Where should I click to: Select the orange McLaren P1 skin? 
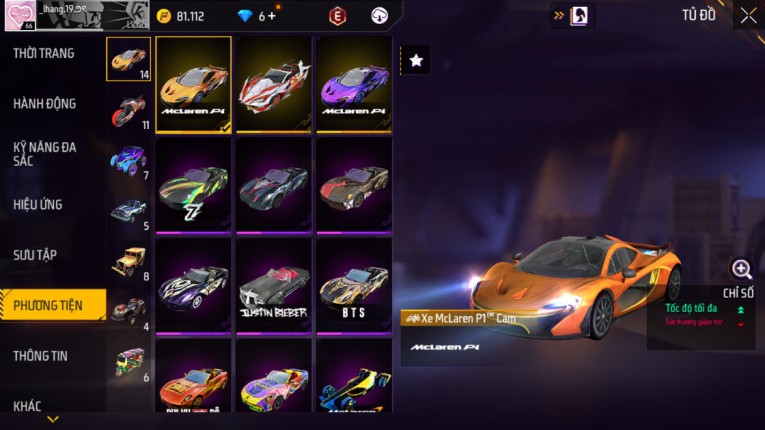tap(193, 84)
